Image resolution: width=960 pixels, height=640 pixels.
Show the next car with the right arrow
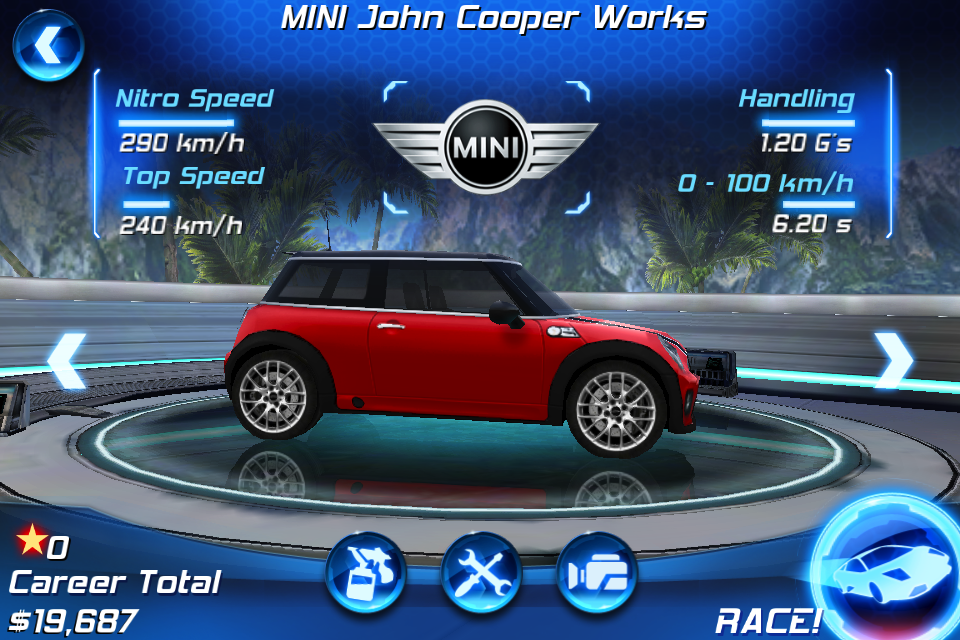pos(893,360)
